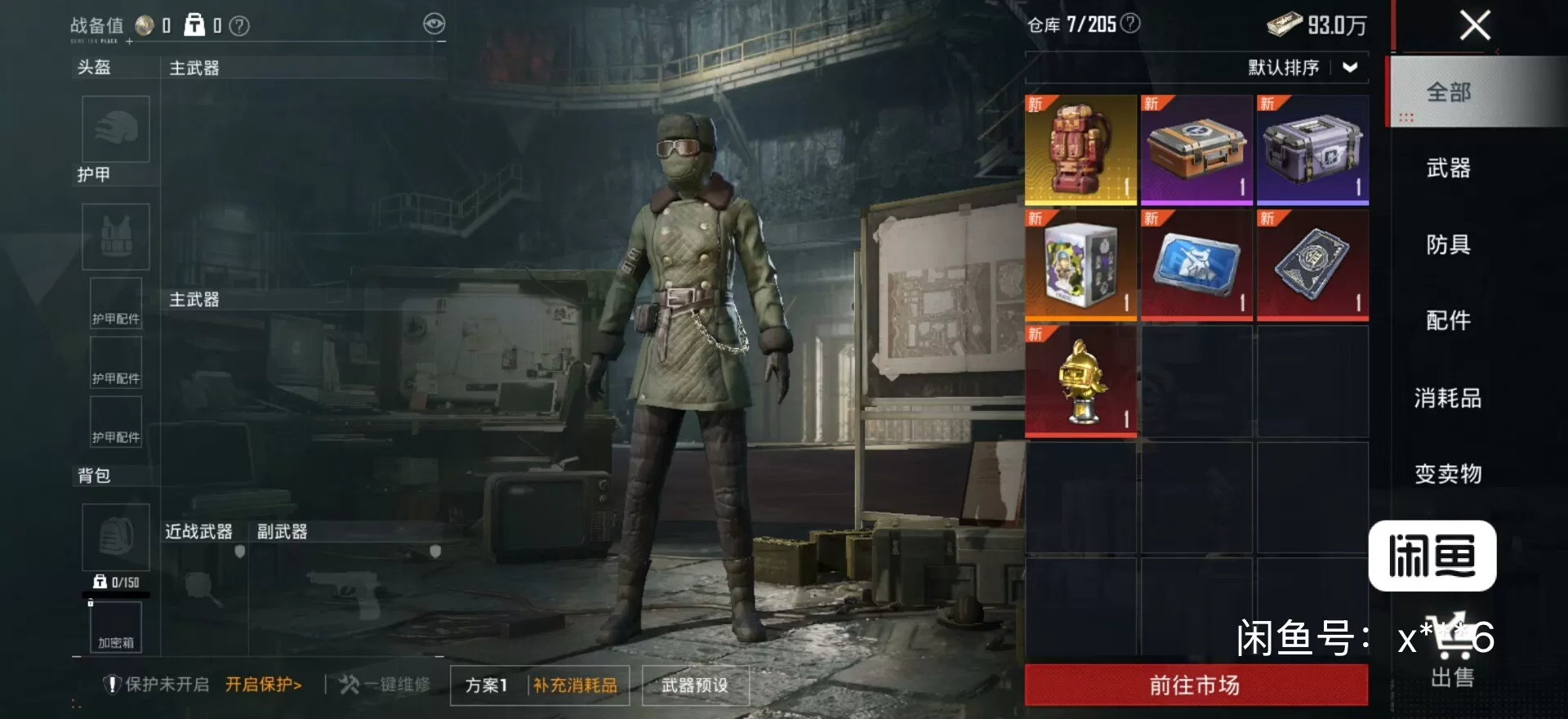Screen dimensions: 1568x719
Task: Select the 消耗品 category tab
Action: click(1448, 398)
